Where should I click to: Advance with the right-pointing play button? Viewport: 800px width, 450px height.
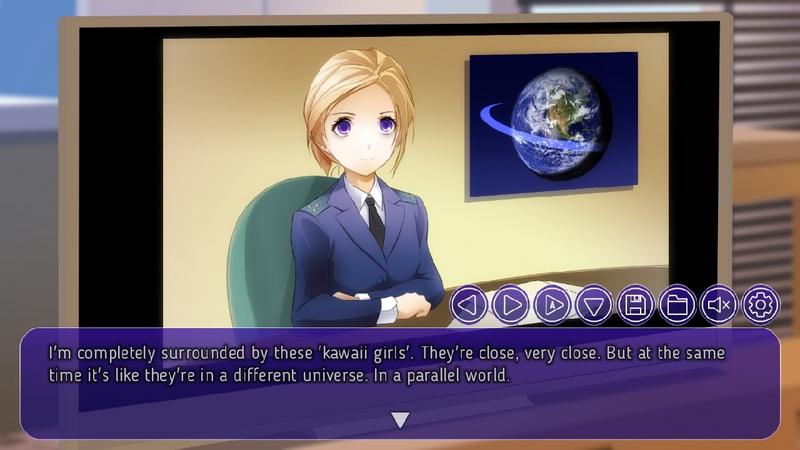point(510,304)
